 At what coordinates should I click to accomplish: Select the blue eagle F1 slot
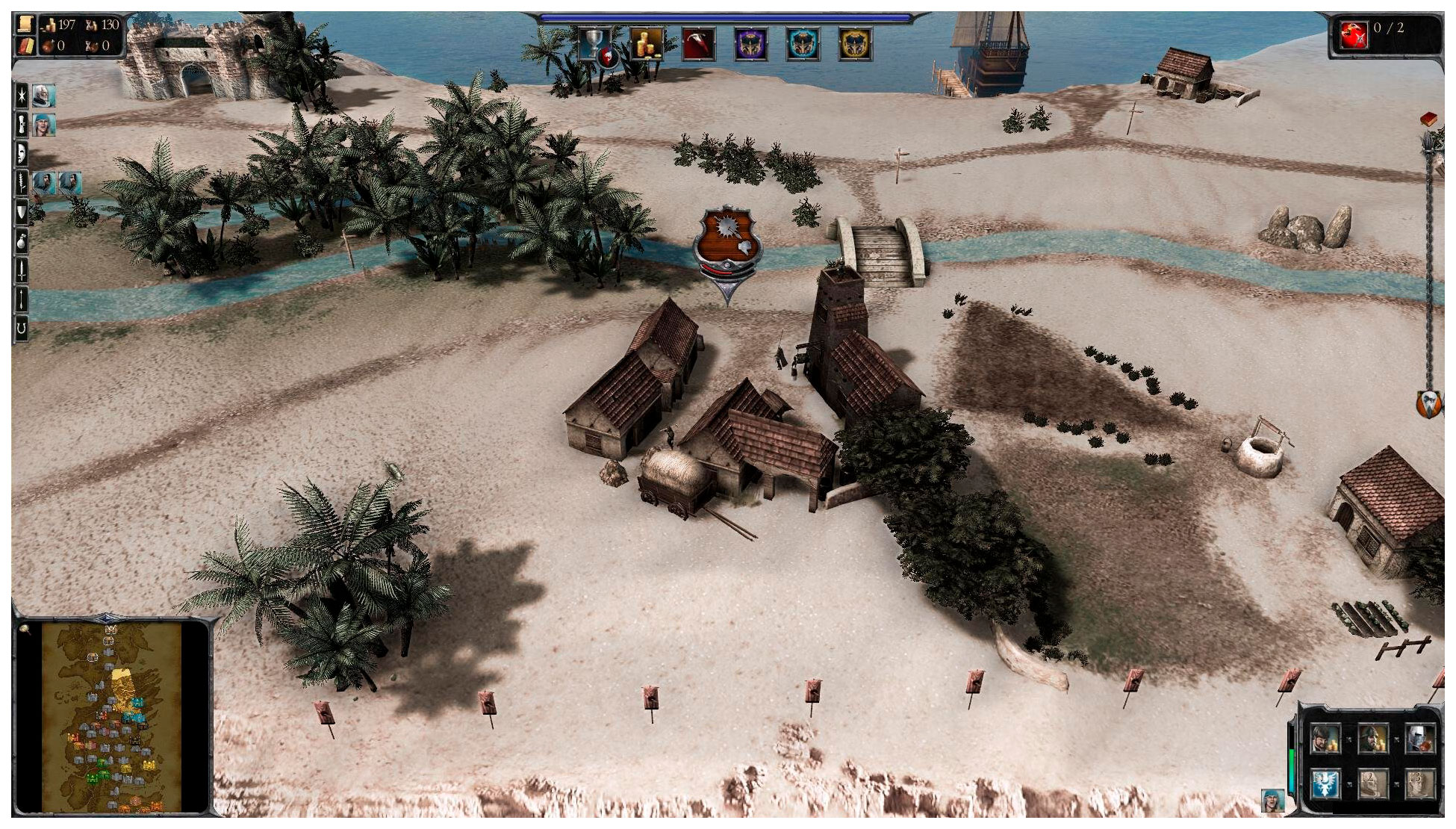1326,784
